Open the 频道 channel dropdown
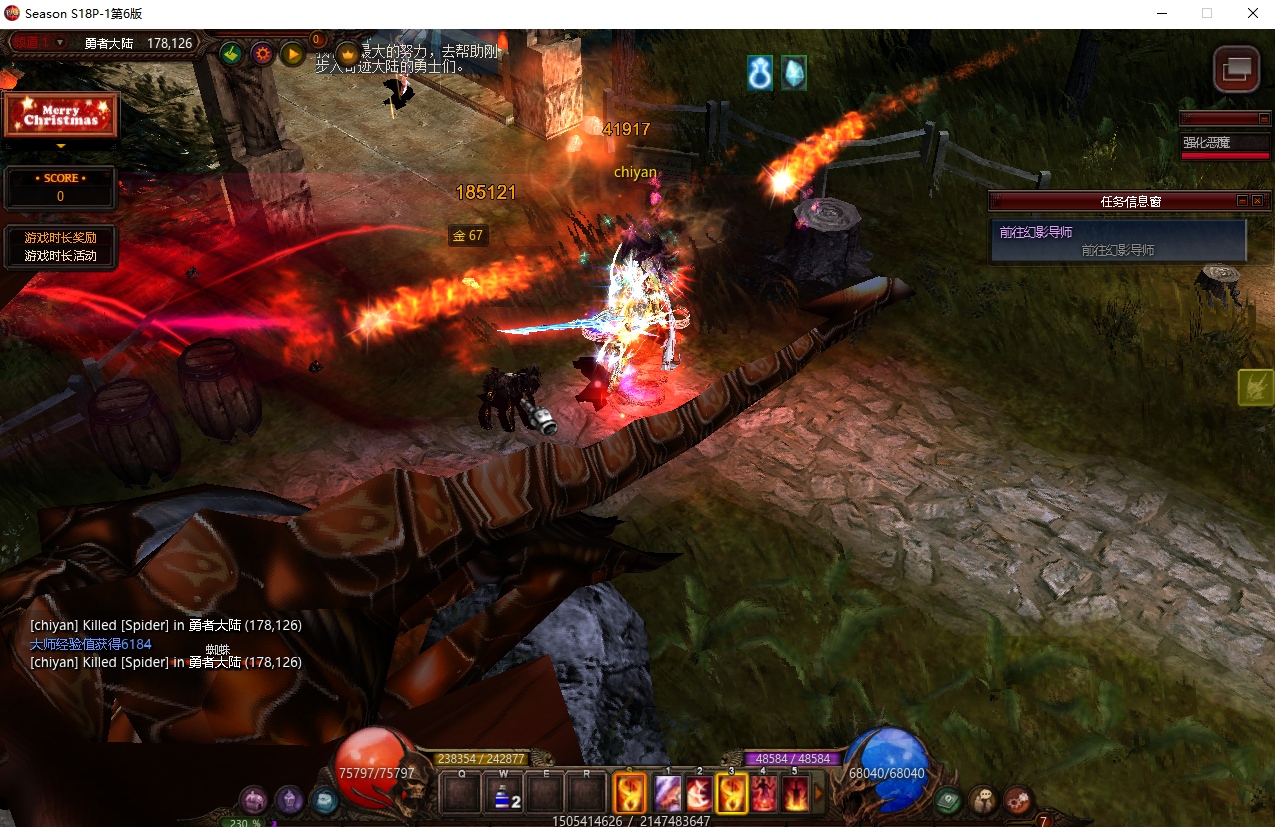Image resolution: width=1275 pixels, height=827 pixels. click(x=60, y=42)
